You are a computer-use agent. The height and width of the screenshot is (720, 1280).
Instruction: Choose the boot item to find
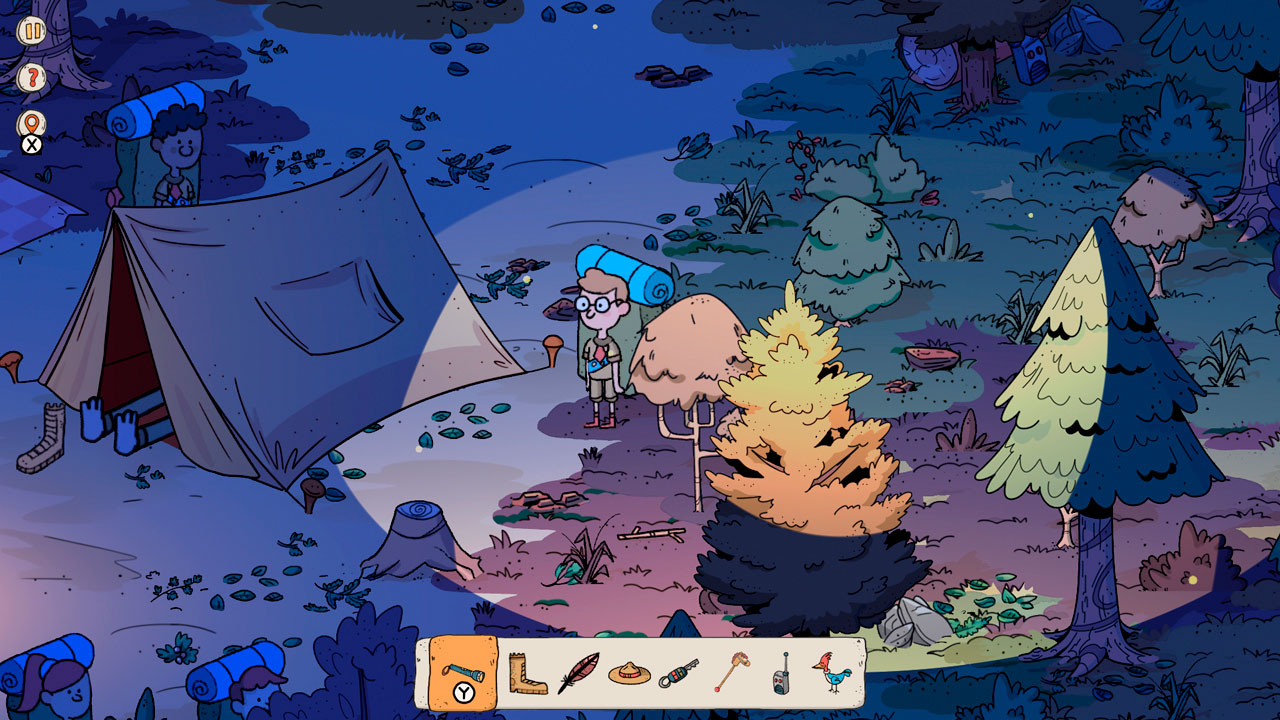pos(526,673)
